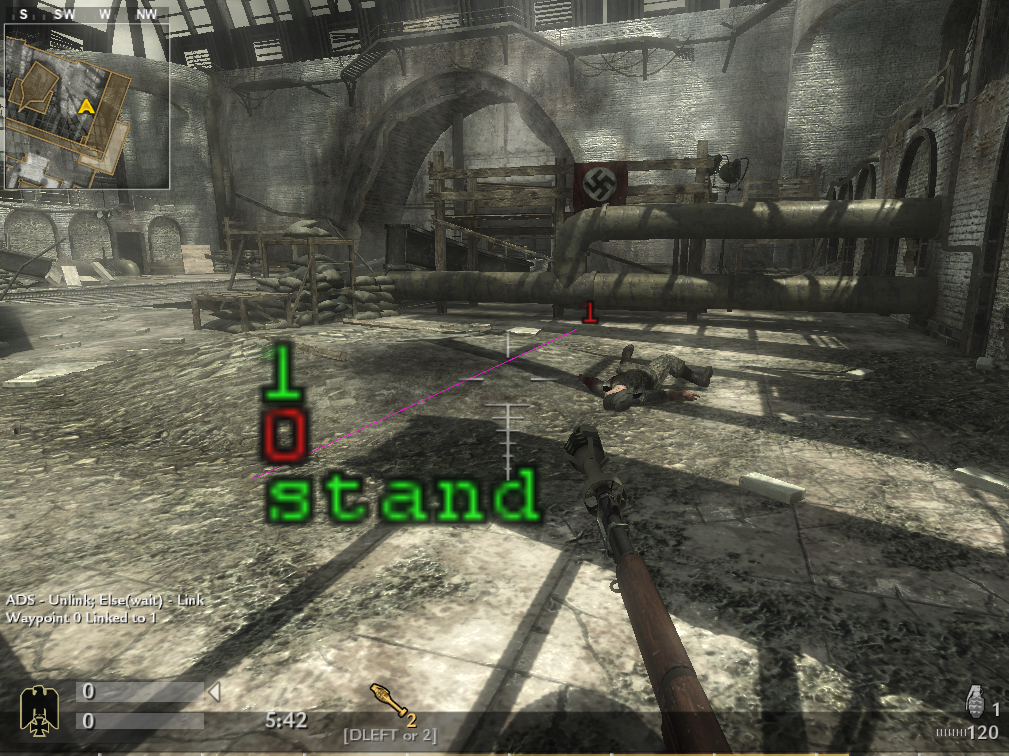This screenshot has height=756, width=1009.
Task: Click the eagle faction emblem
Action: click(x=41, y=705)
